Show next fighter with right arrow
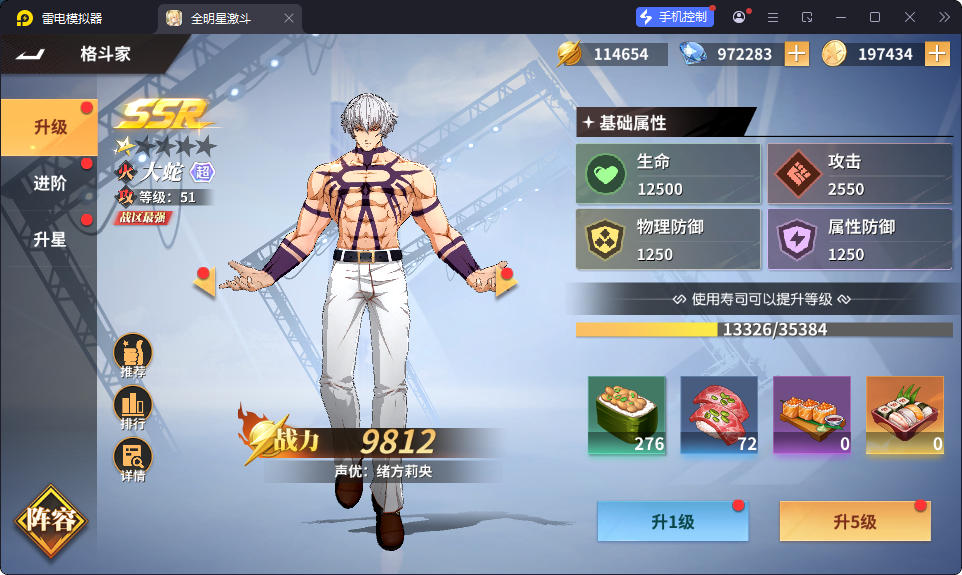Screen dimensions: 962x575 506,282
